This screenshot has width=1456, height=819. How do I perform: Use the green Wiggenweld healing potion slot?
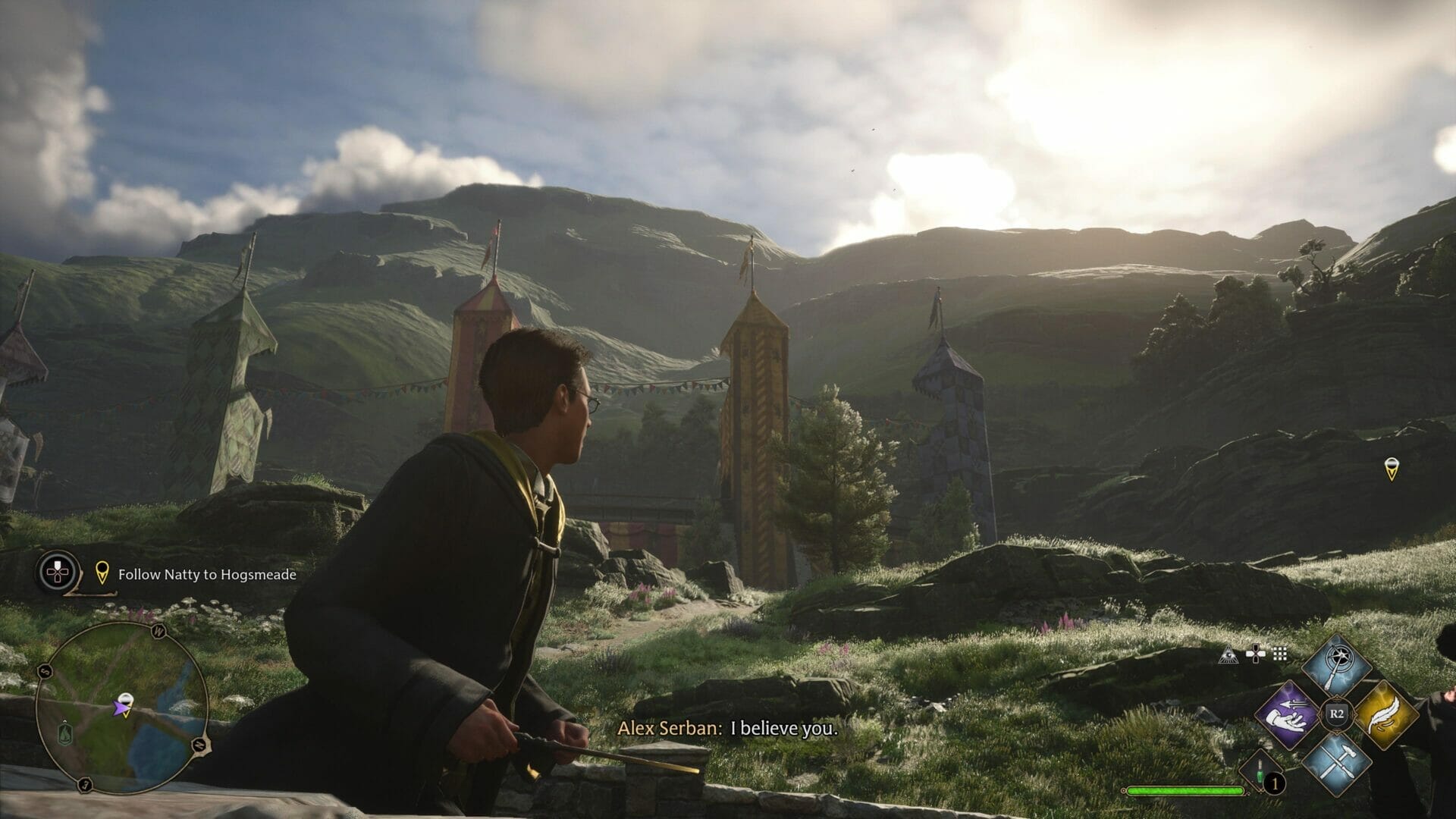1261,771
